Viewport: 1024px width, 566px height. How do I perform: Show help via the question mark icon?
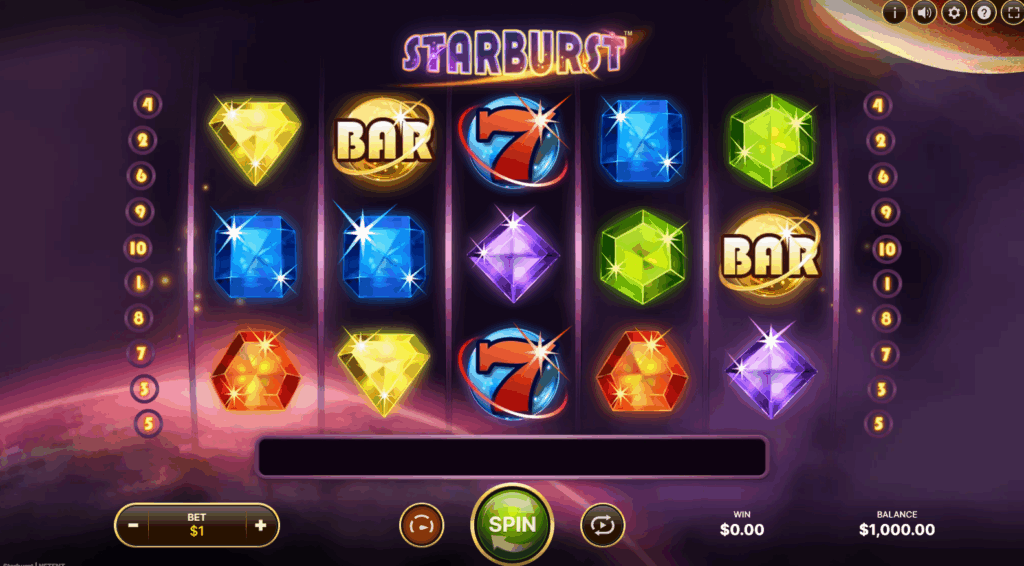click(984, 13)
